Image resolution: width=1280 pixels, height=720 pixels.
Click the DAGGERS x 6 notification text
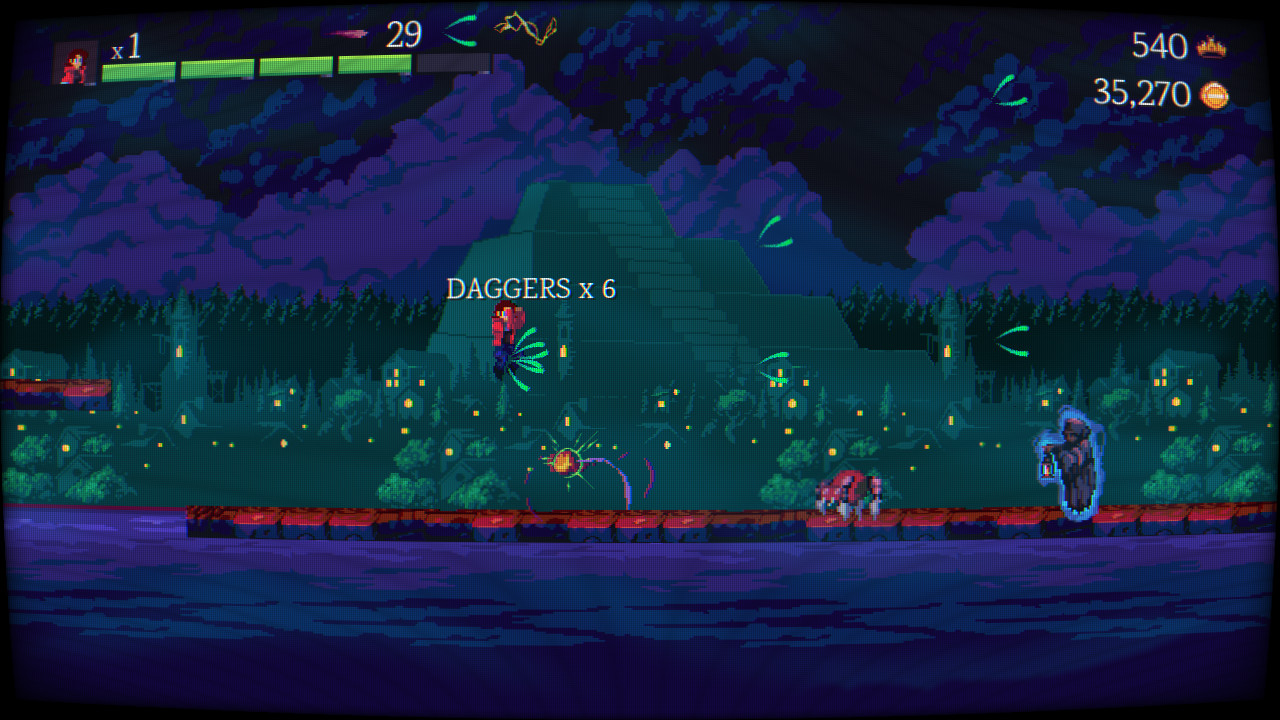[532, 290]
